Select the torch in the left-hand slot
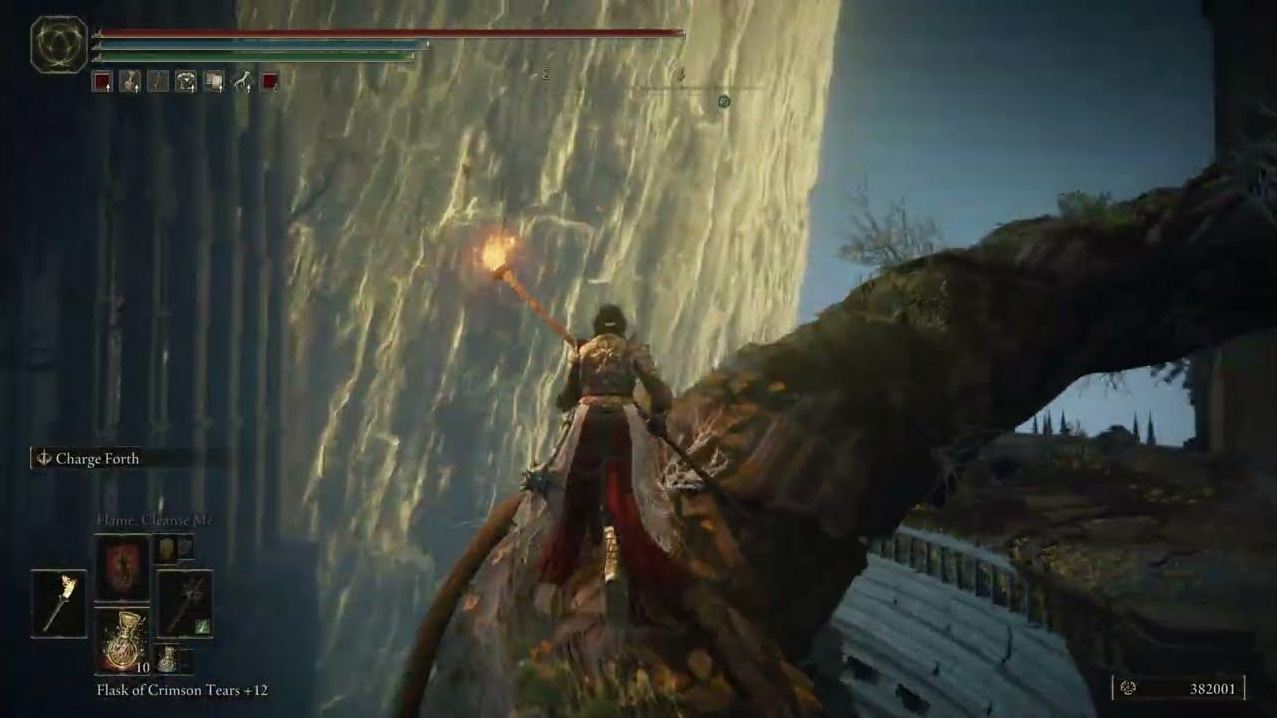This screenshot has width=1277, height=718. point(59,603)
